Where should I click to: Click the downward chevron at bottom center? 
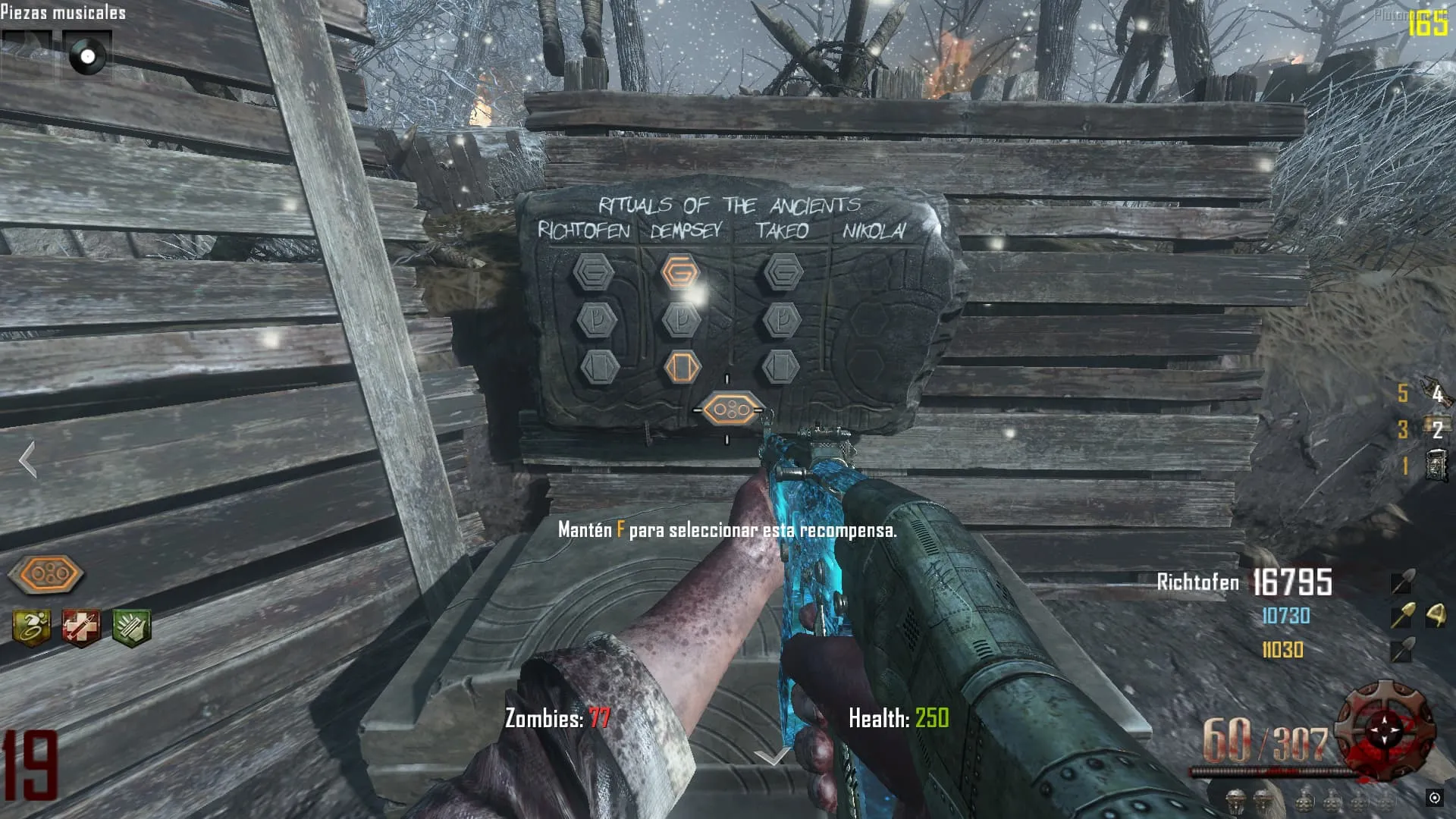tap(773, 756)
